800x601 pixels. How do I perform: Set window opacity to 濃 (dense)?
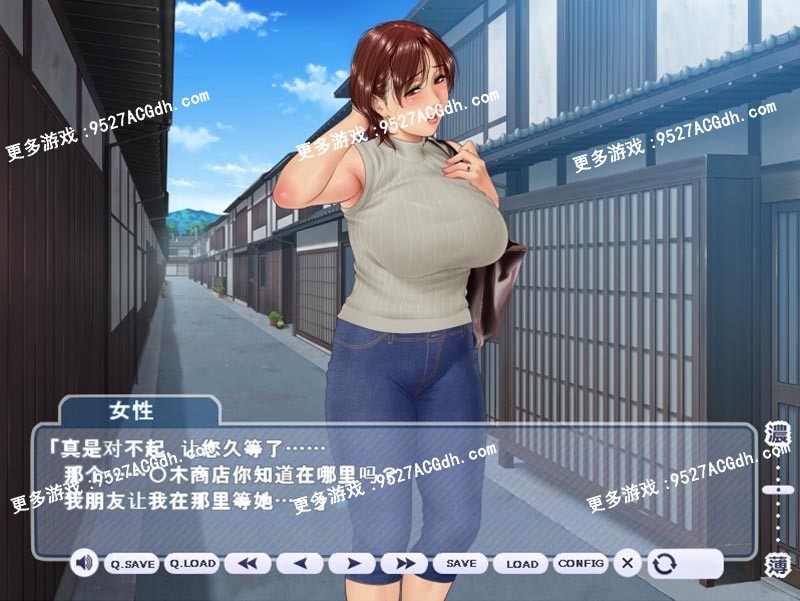coord(777,435)
